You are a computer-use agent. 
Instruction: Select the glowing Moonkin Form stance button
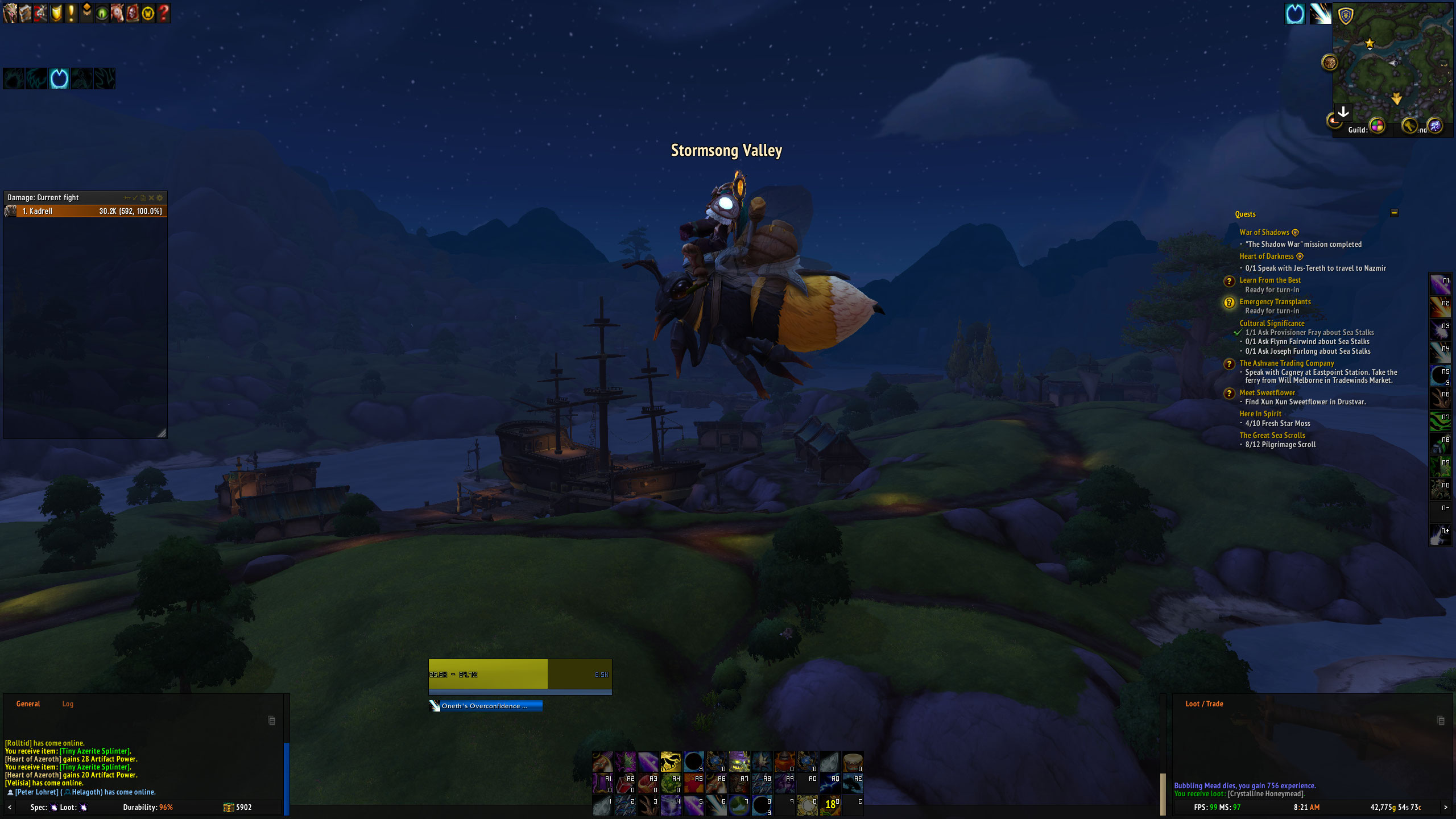[x=59, y=78]
